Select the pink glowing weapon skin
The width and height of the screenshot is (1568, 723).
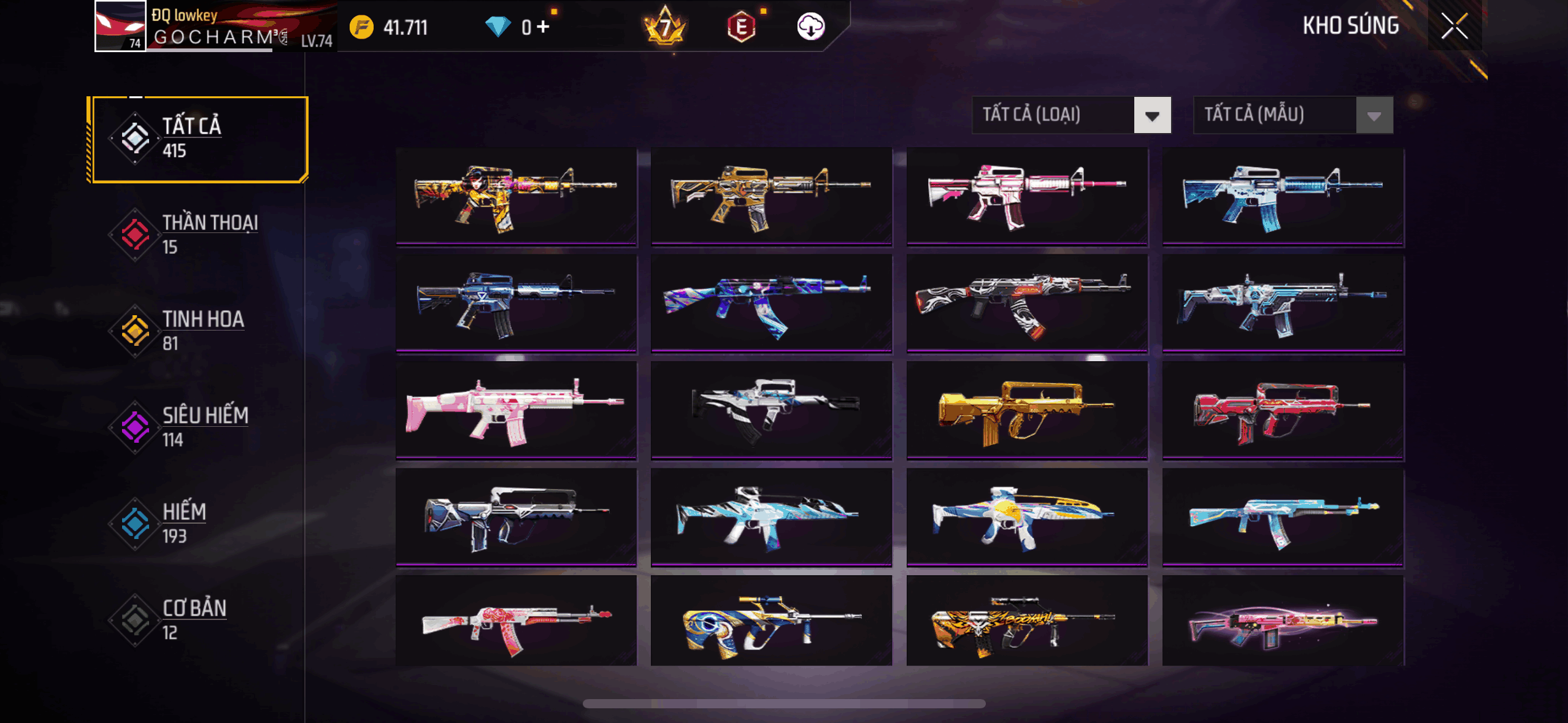coord(1283,621)
